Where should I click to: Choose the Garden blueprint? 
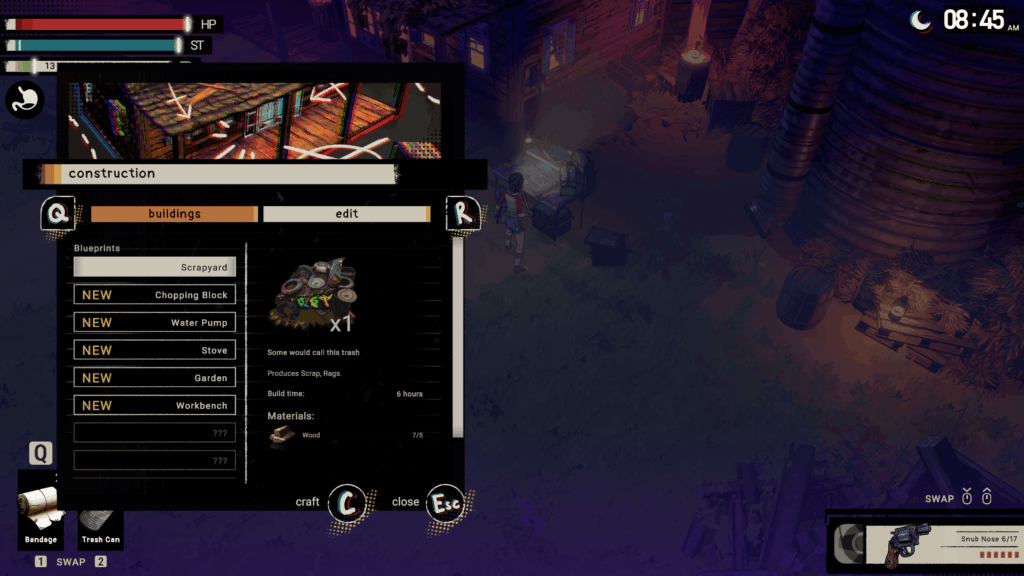click(155, 378)
